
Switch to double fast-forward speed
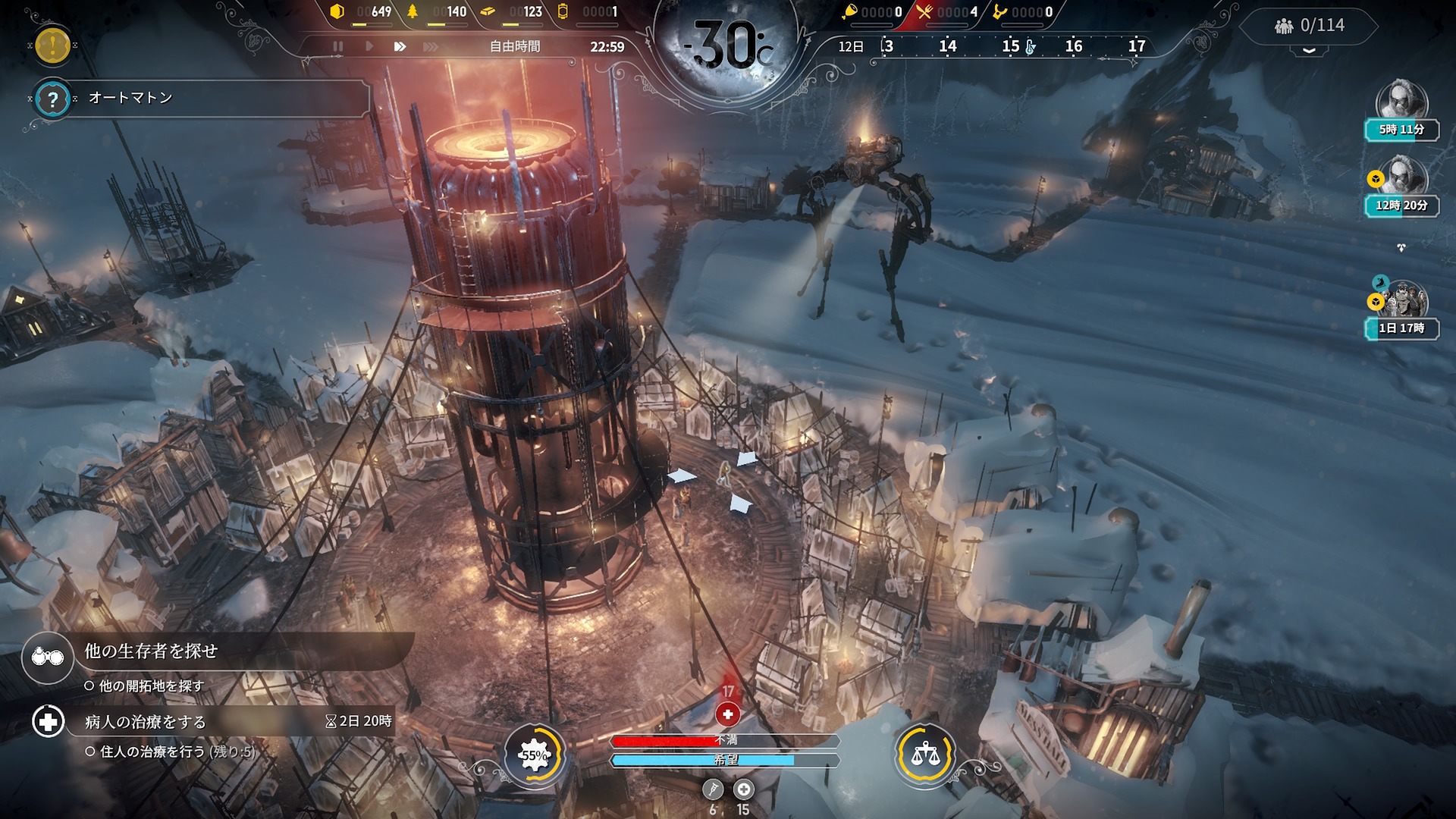(x=400, y=46)
